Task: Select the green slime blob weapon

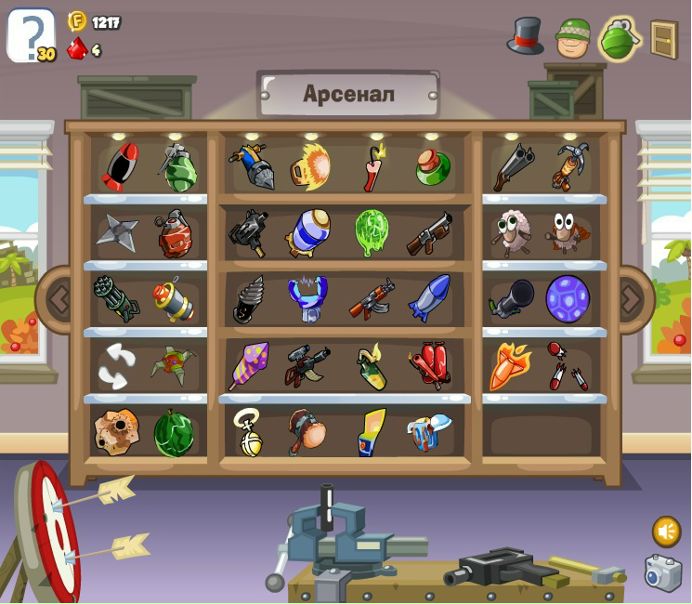Action: pyautogui.click(x=371, y=232)
